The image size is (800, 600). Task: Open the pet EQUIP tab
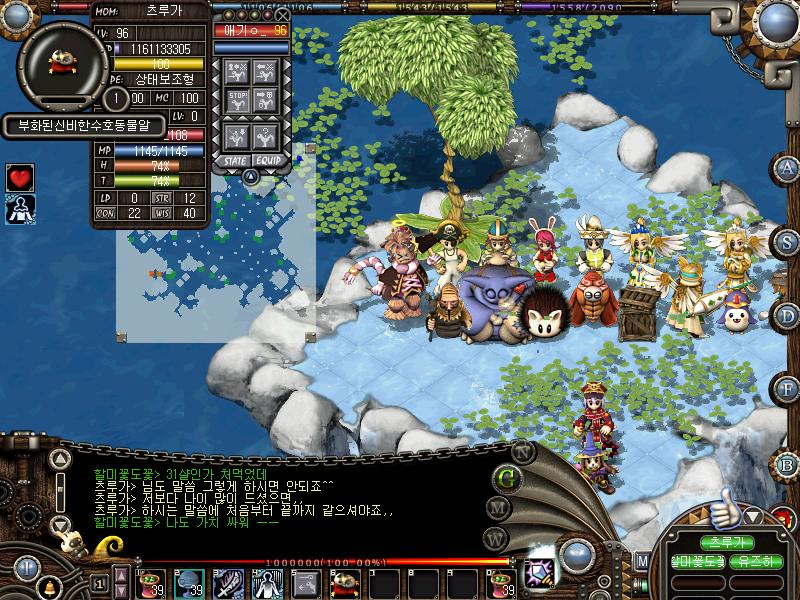(x=267, y=160)
